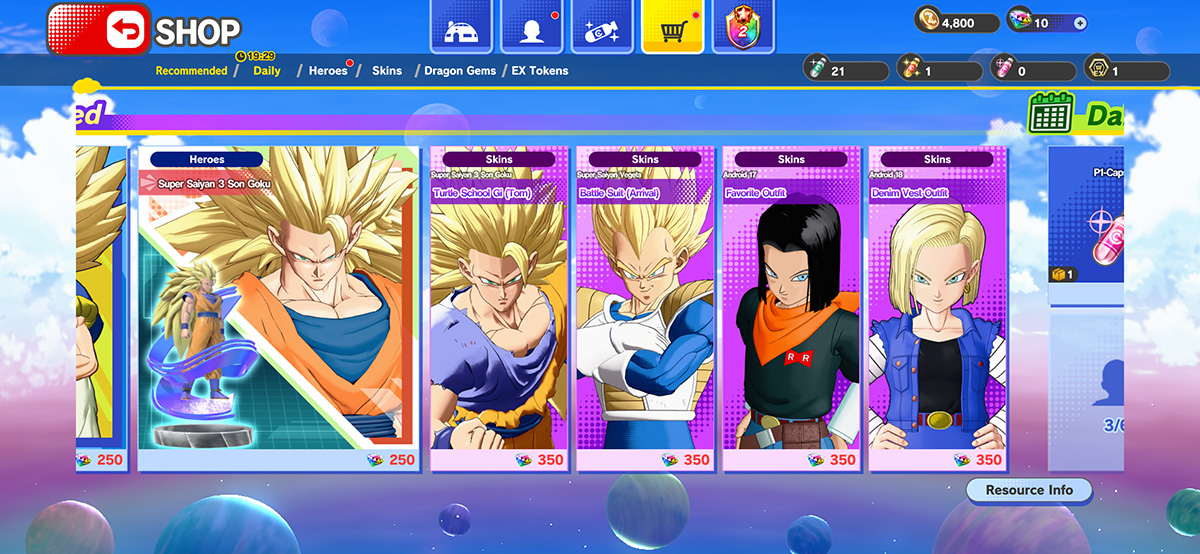The image size is (1200, 554).
Task: Show the EX Tokens tab
Action: (x=540, y=71)
